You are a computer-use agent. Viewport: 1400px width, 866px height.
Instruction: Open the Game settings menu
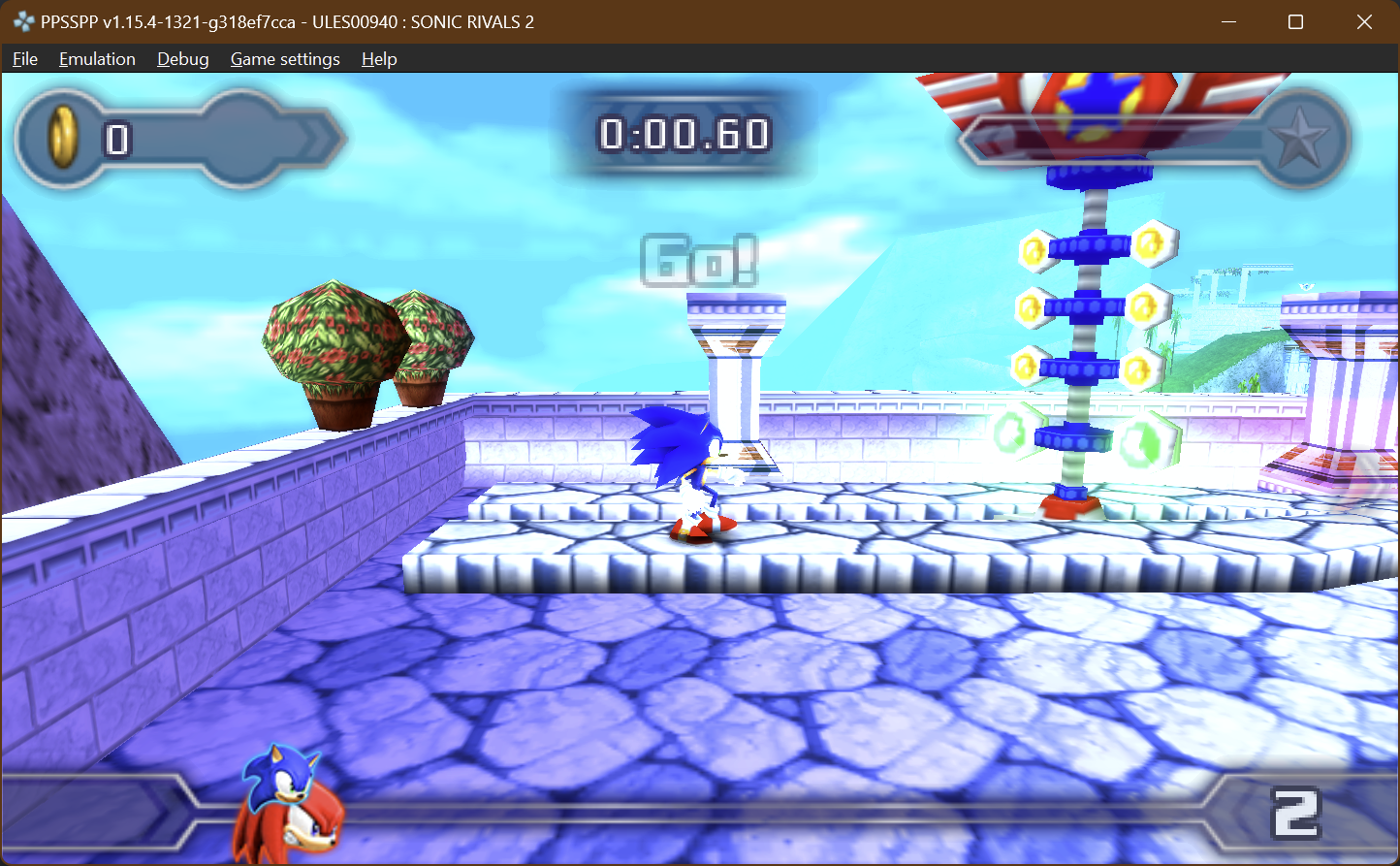tap(285, 59)
